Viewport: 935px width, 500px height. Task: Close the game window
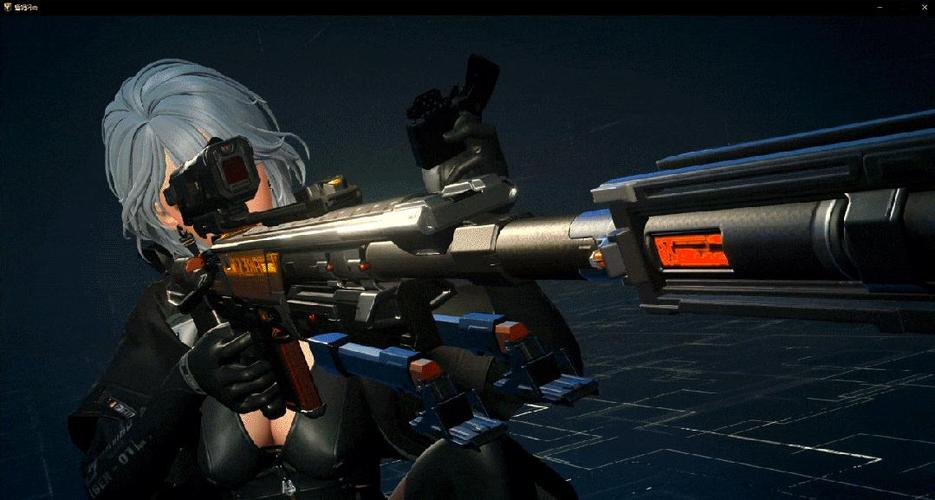click(924, 6)
